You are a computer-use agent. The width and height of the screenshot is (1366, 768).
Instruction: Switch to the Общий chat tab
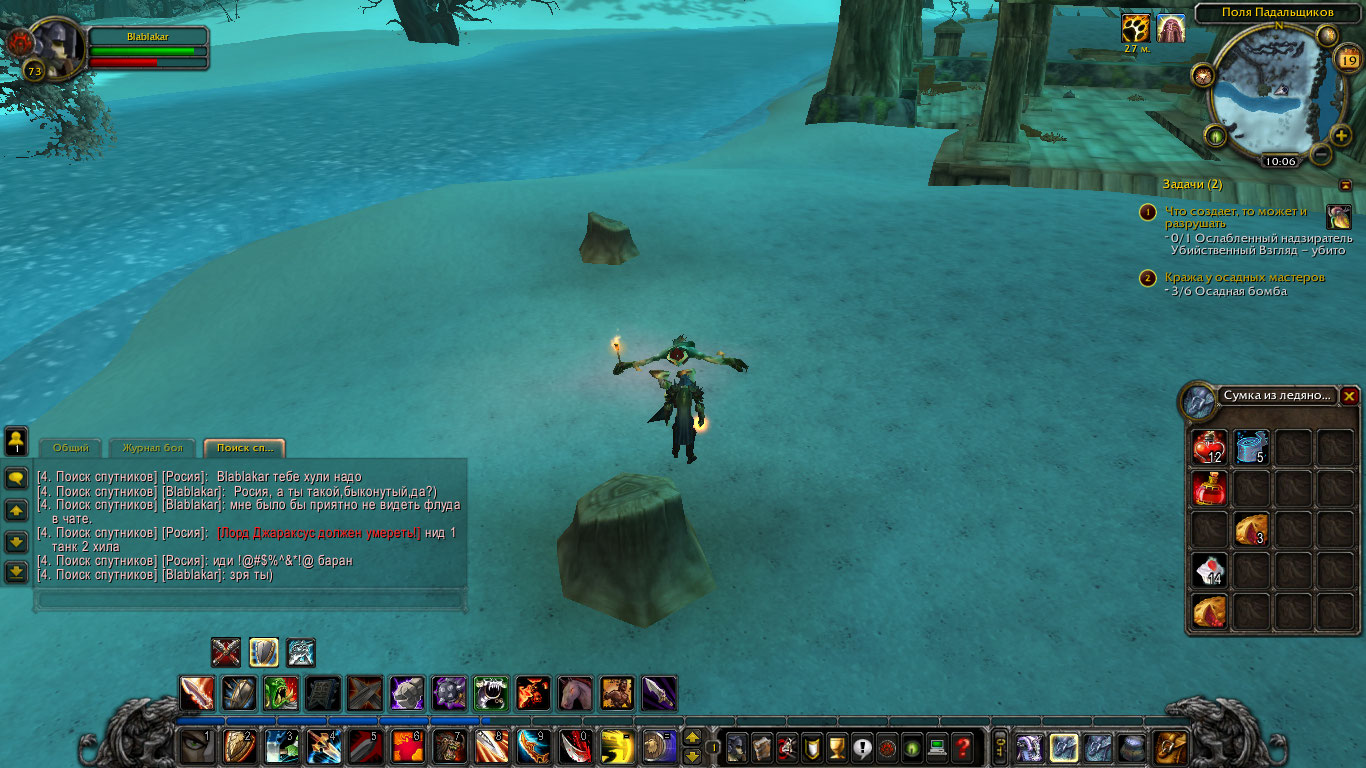tap(70, 448)
